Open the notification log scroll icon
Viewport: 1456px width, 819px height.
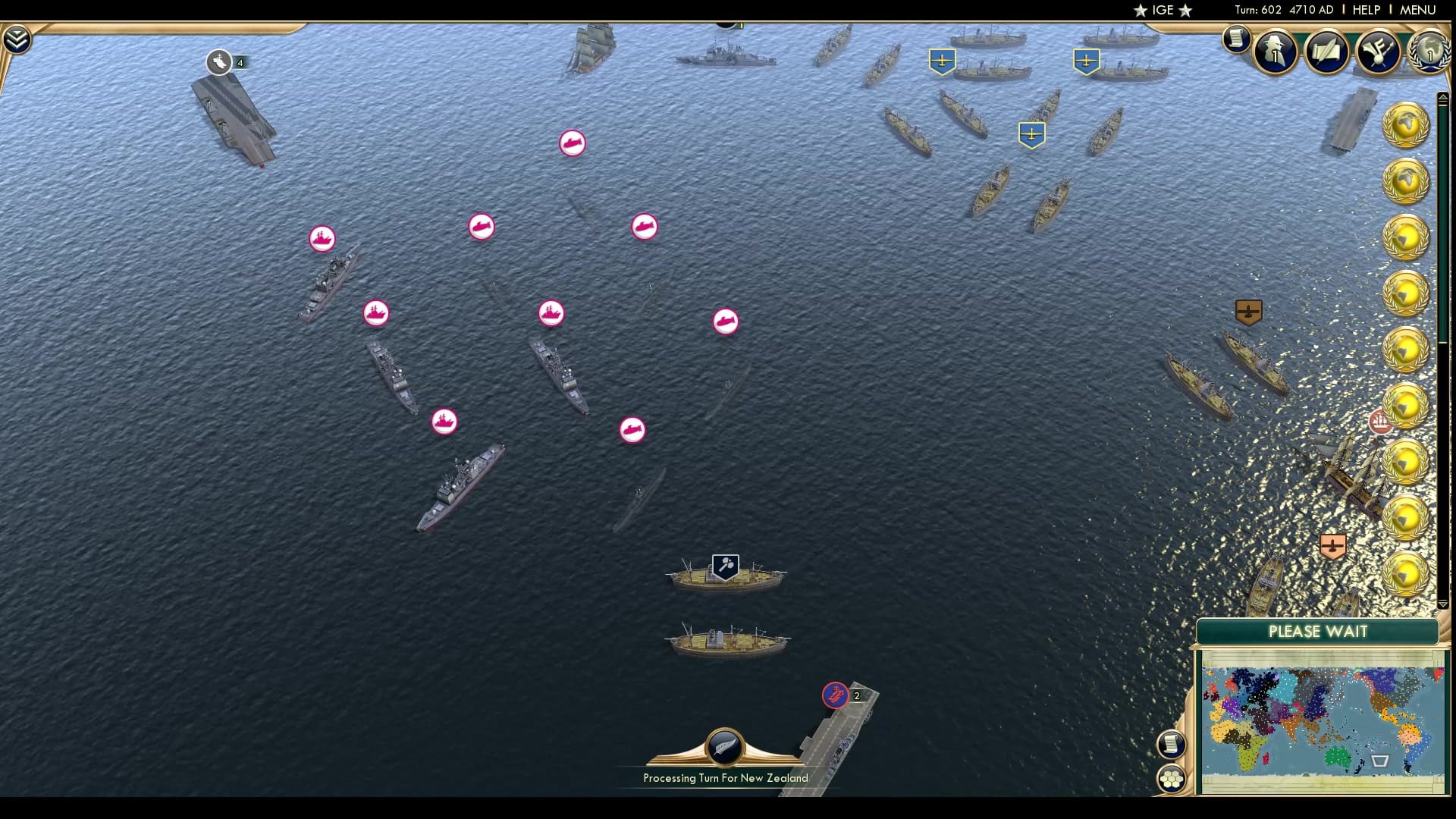1236,39
